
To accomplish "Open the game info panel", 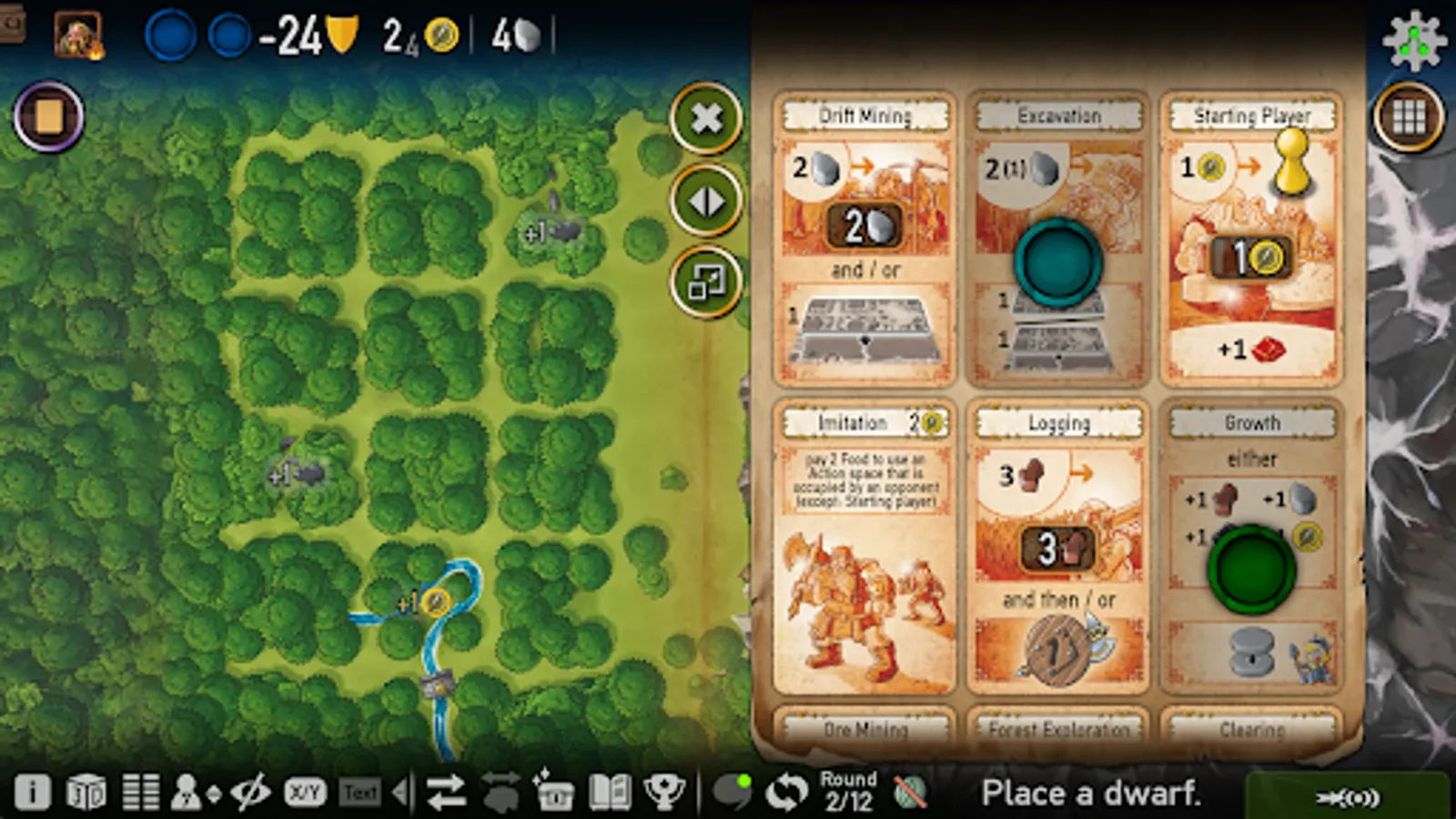I will click(x=34, y=791).
